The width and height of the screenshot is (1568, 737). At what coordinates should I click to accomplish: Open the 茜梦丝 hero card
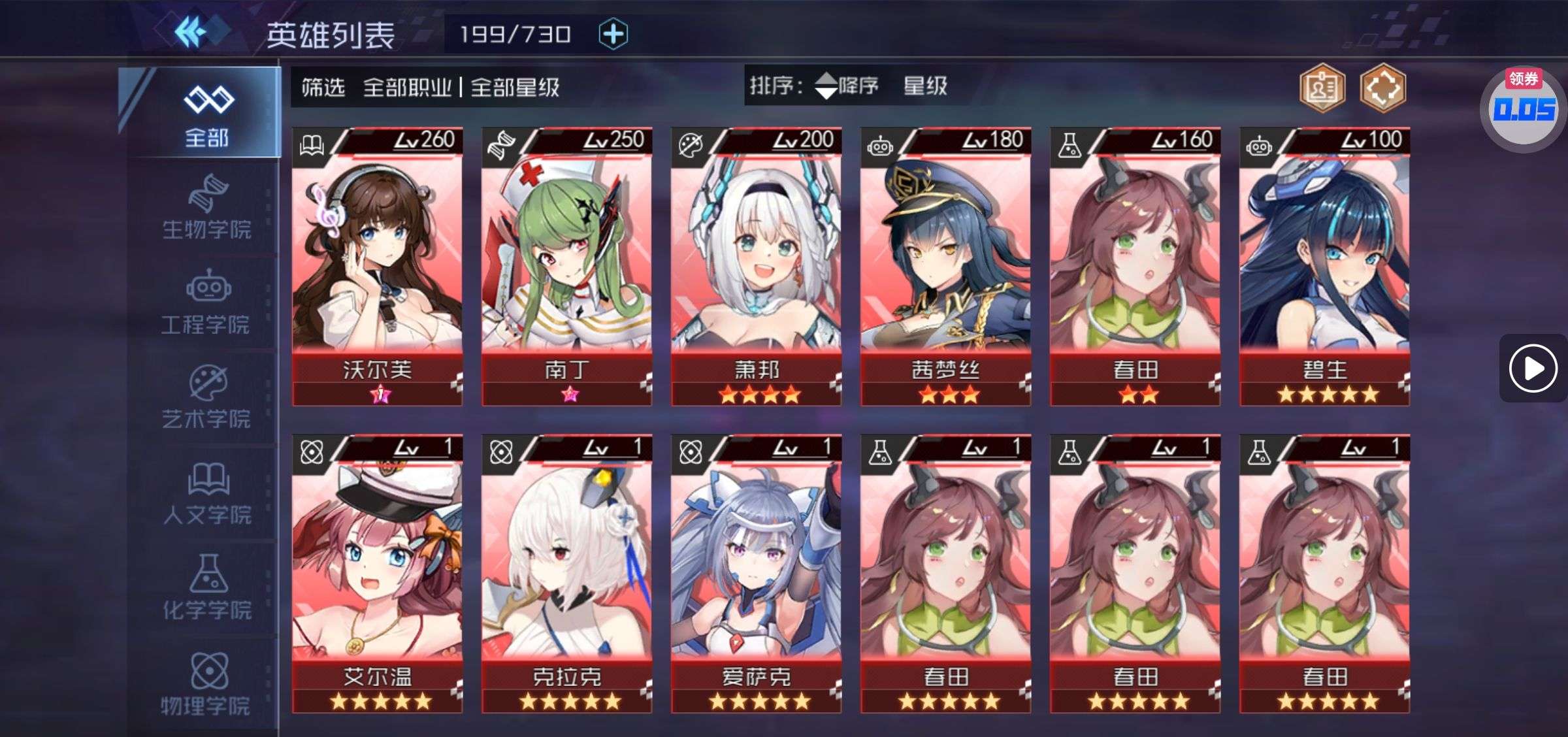[945, 267]
